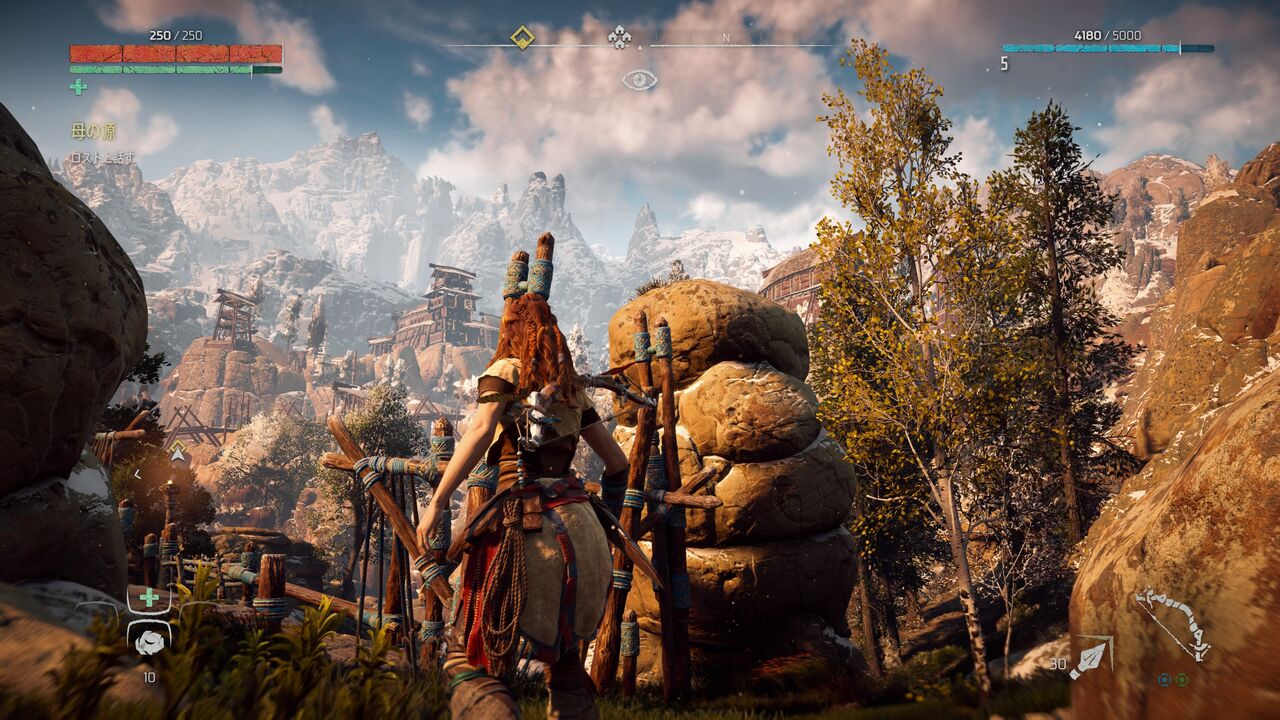The height and width of the screenshot is (720, 1280).
Task: Open the 母の源 quest tracker
Action: (94, 131)
